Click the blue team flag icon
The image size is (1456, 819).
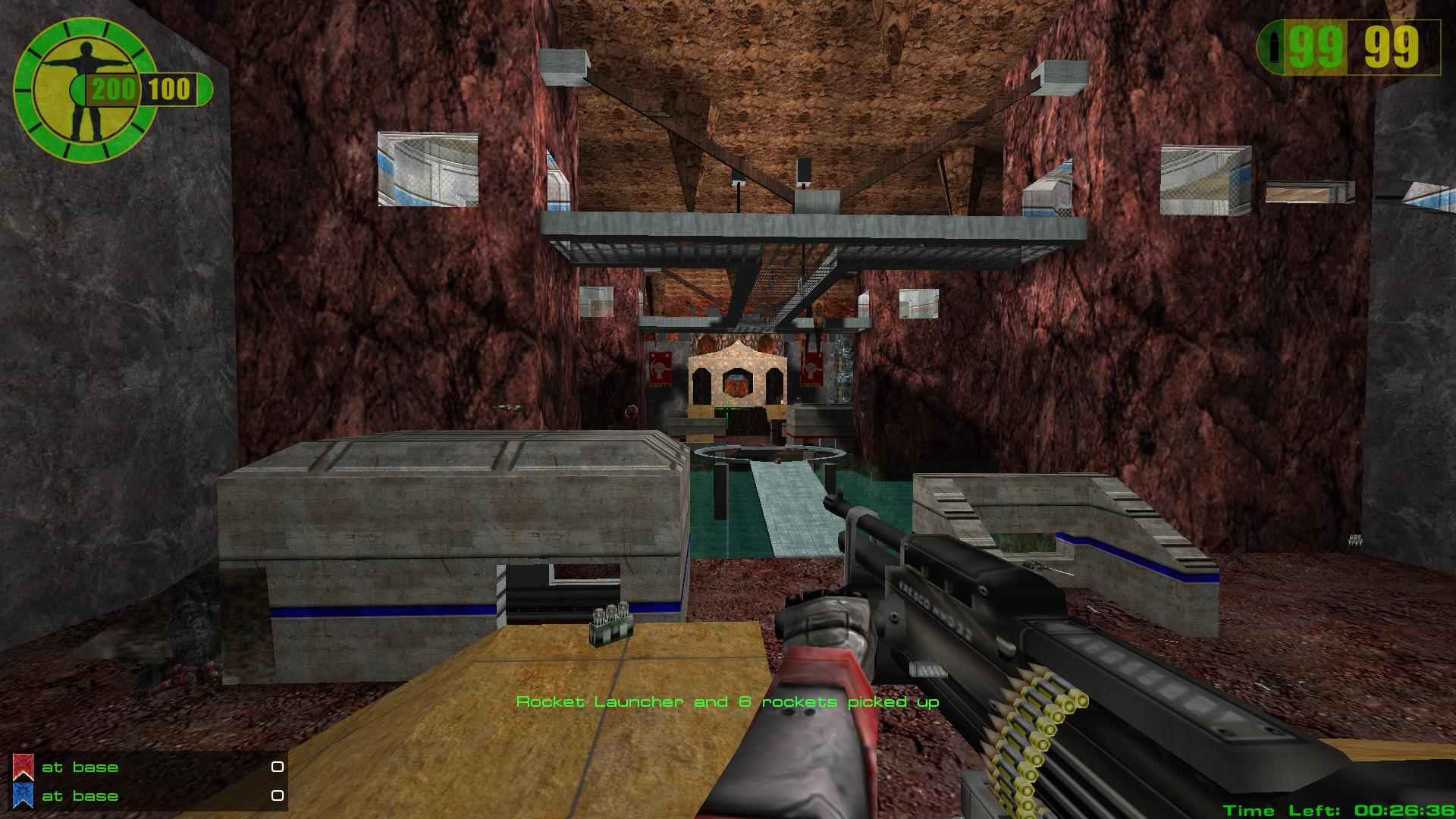coord(23,796)
